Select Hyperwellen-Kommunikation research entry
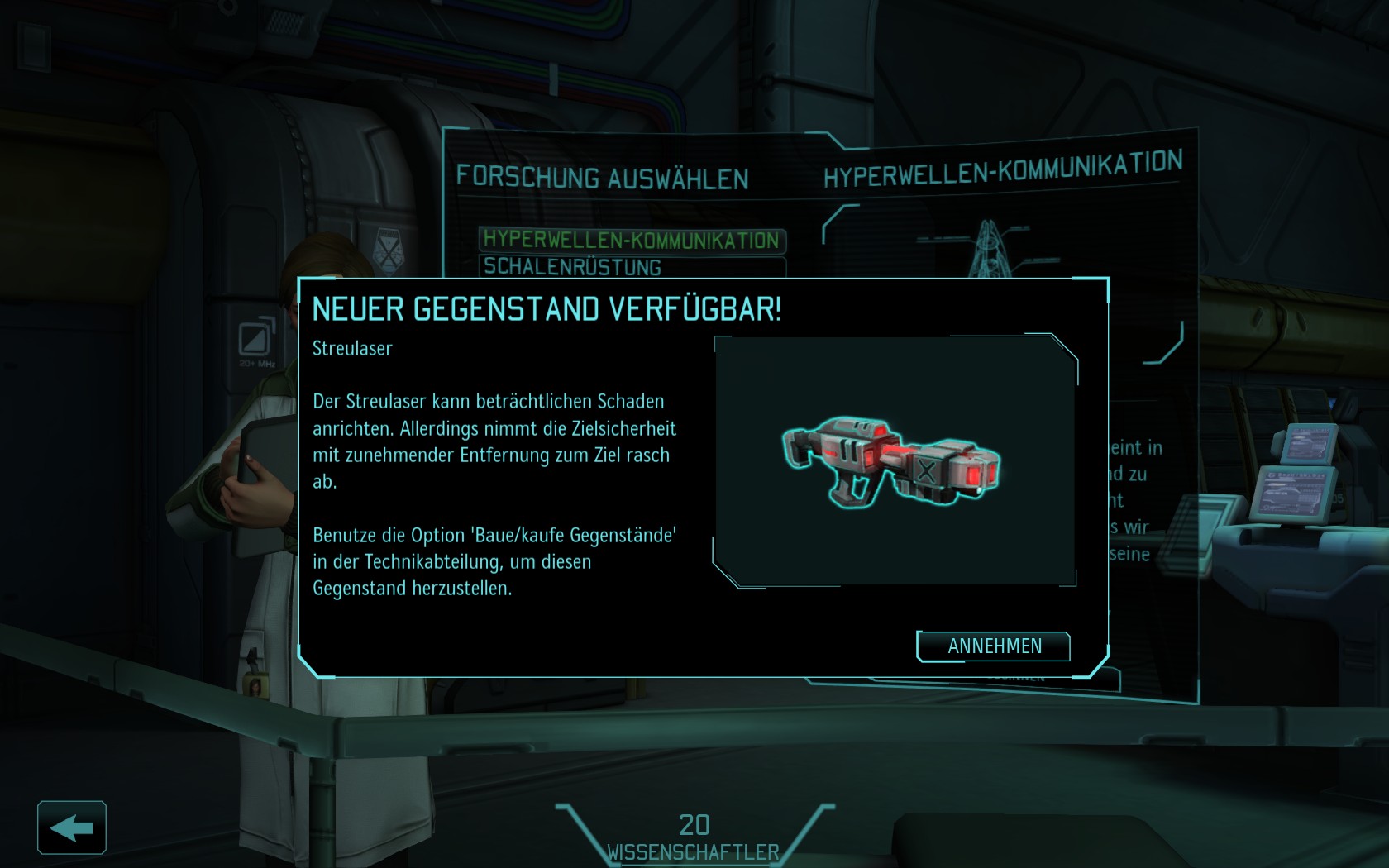Viewport: 1389px width, 868px height. (632, 240)
